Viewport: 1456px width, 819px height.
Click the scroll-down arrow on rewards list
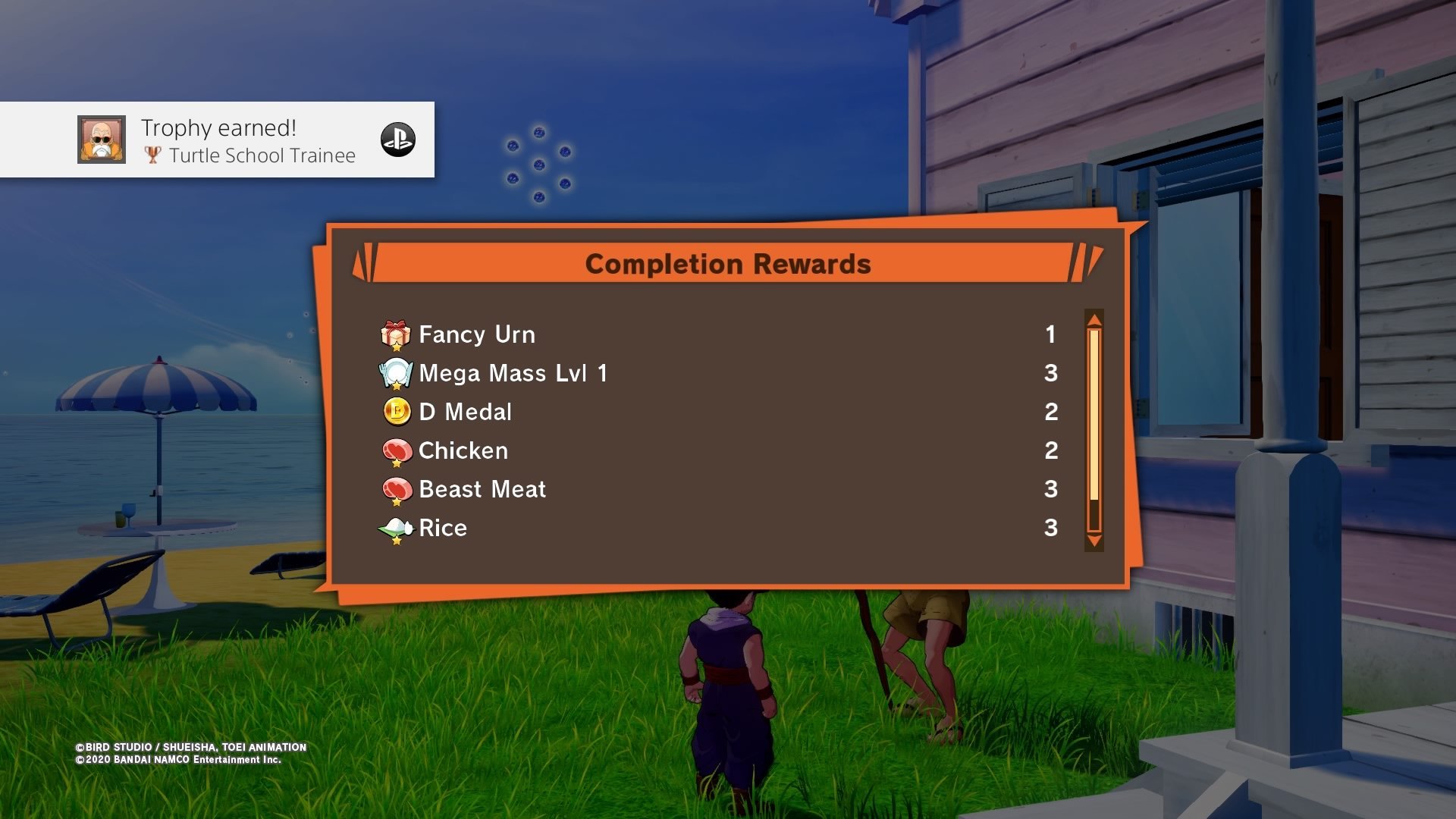(x=1094, y=541)
